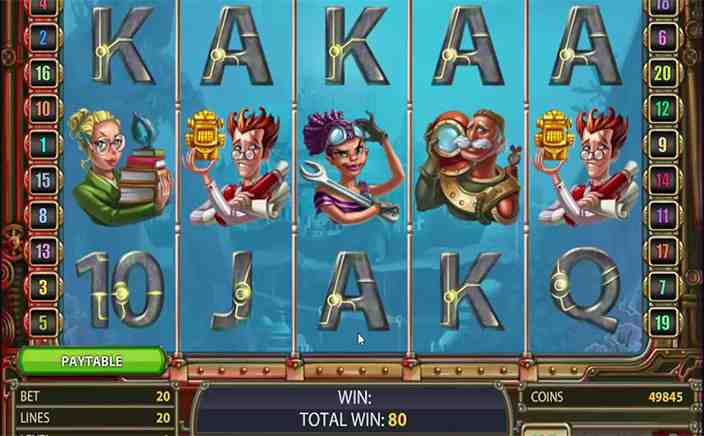
Task: Click payline indicator 19
Action: [x=662, y=322]
